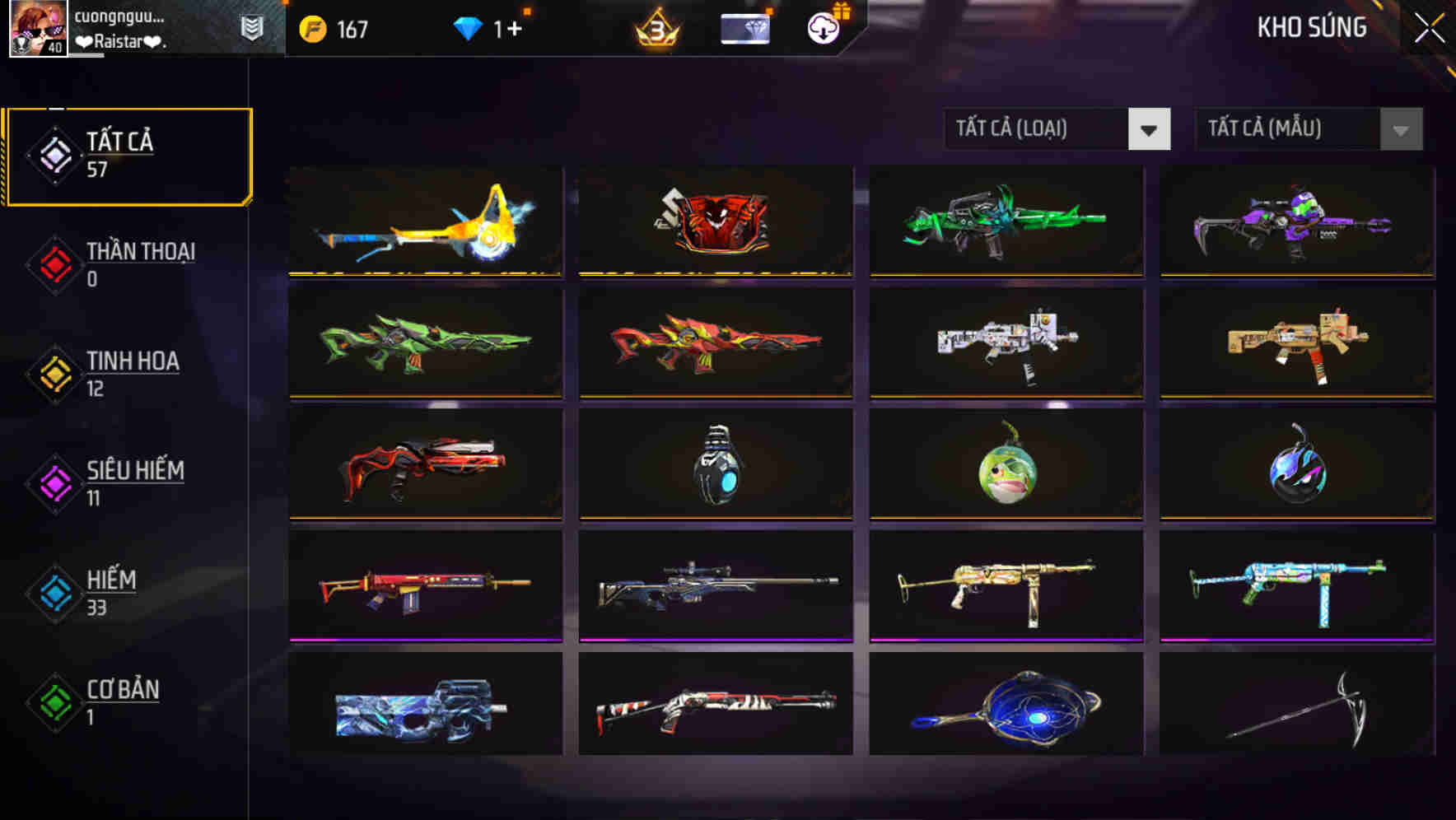Expand the weapon type dropdown arrow
This screenshot has width=1456, height=820.
click(x=1150, y=129)
